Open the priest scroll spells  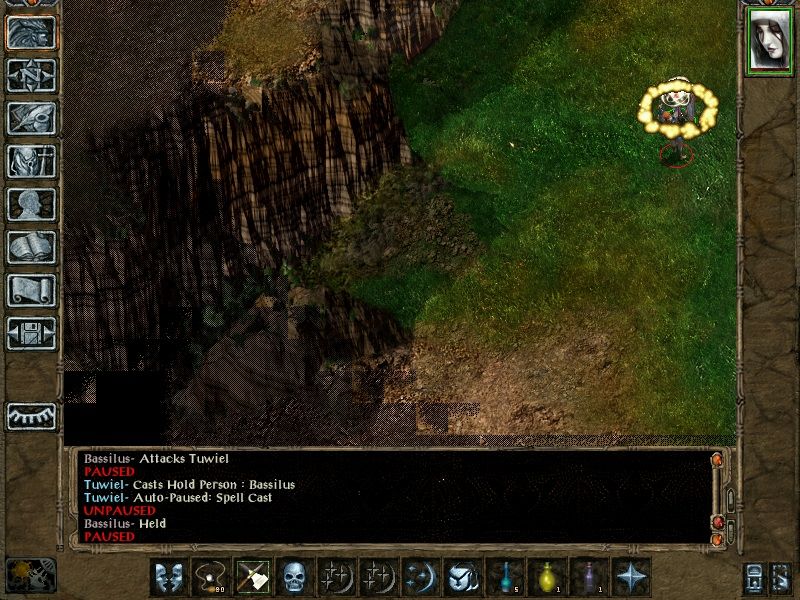tap(31, 290)
